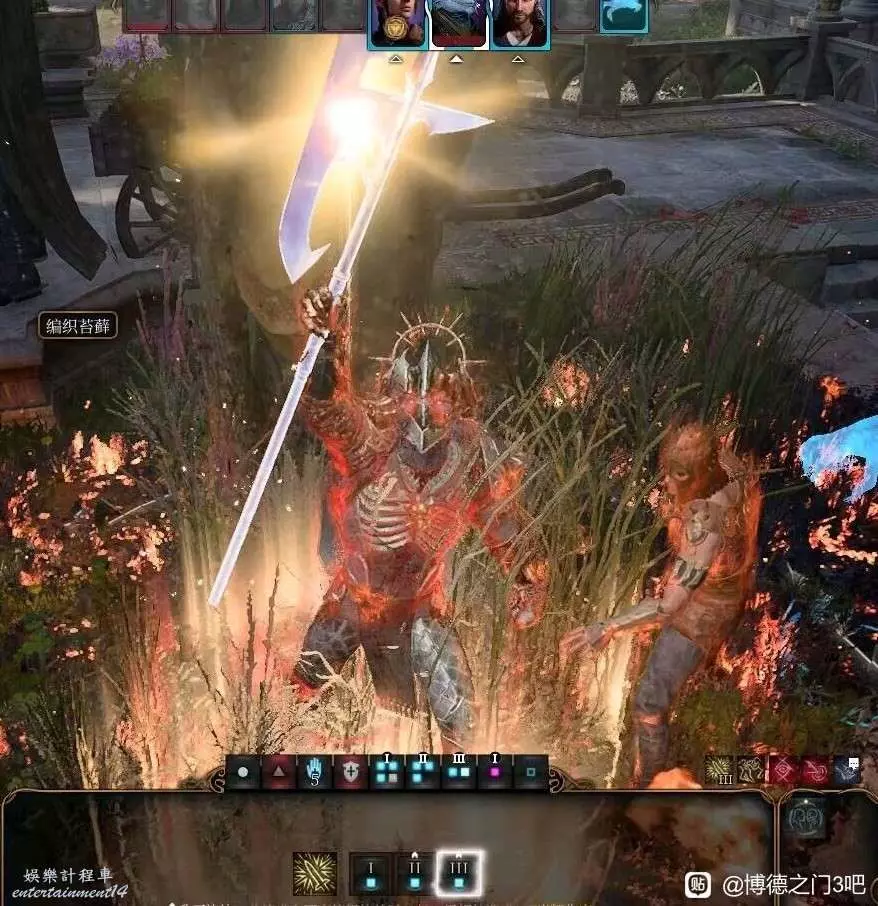Click the blue-haired character's turn portrait
The height and width of the screenshot is (906, 878).
pyautogui.click(x=458, y=22)
